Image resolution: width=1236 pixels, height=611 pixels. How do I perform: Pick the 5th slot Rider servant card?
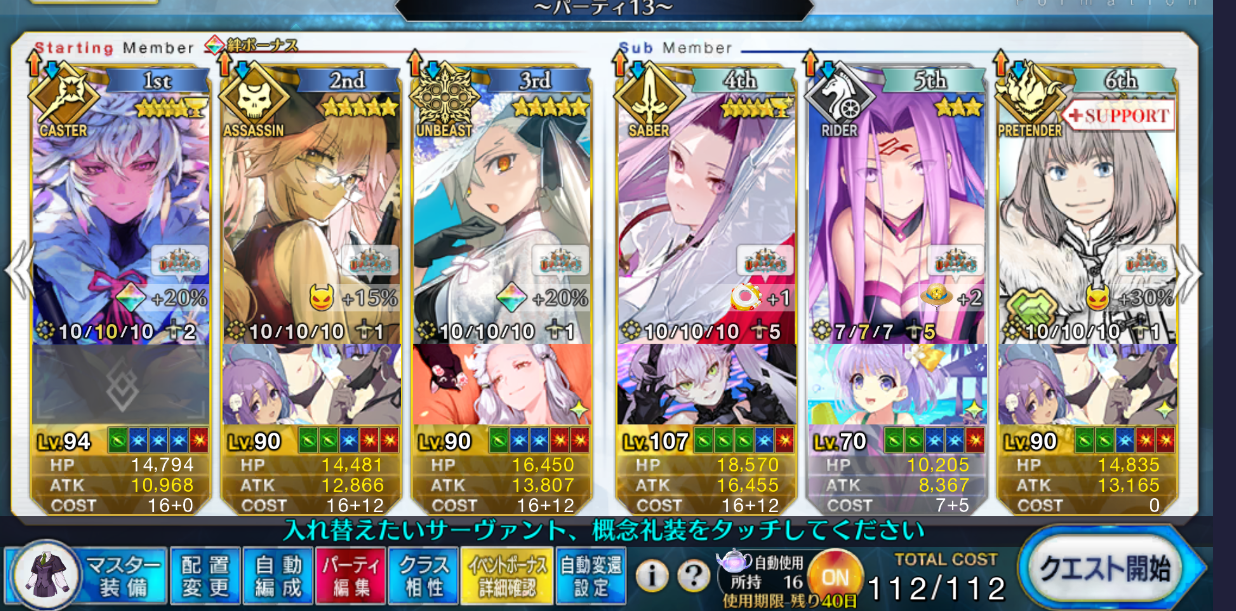pos(896,220)
